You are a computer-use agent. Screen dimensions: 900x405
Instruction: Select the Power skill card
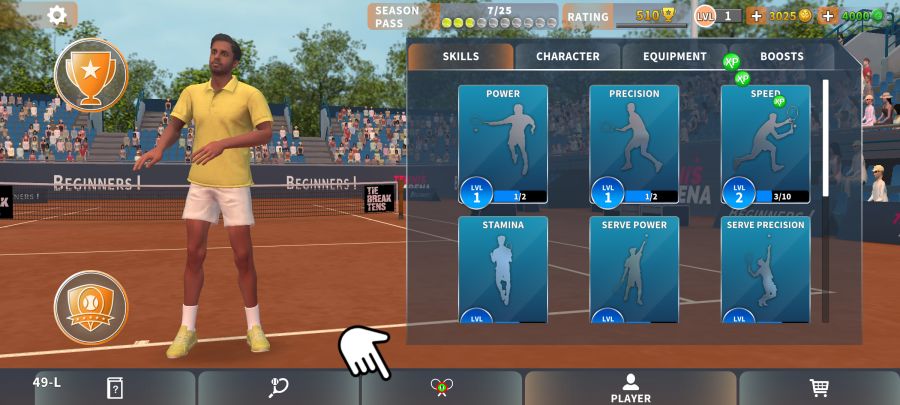point(503,144)
